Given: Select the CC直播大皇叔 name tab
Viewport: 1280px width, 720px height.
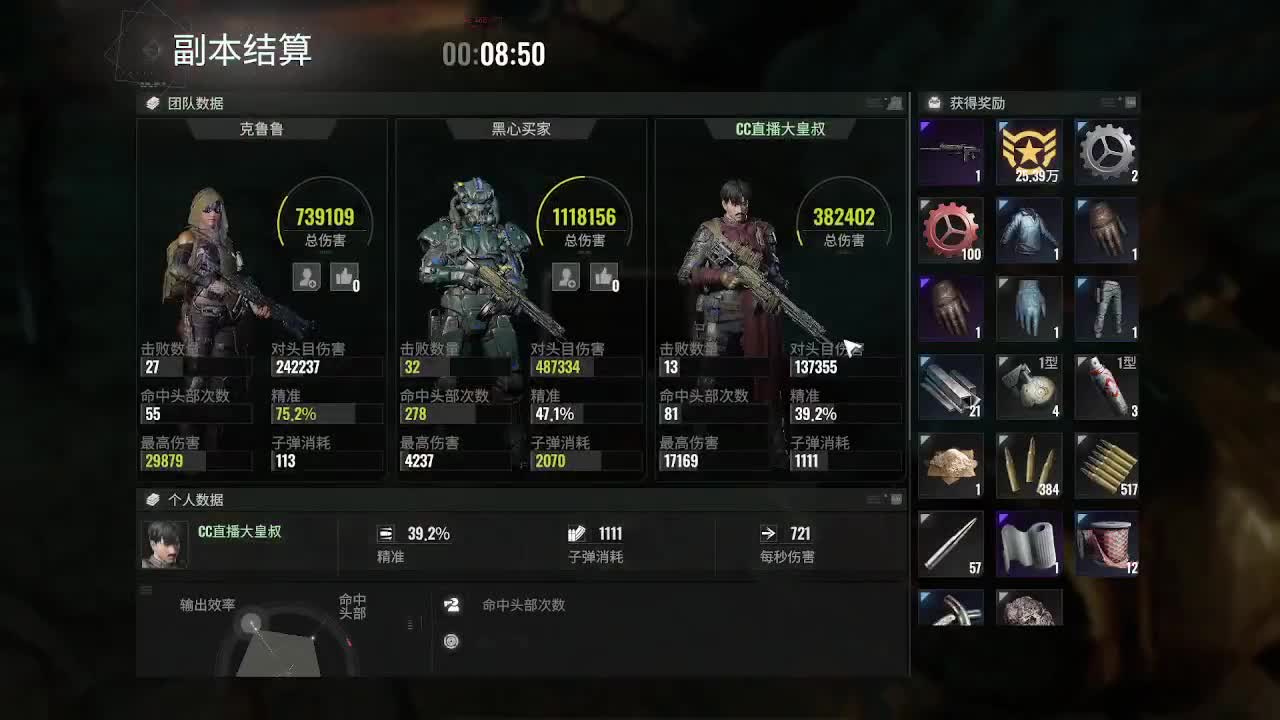Looking at the screenshot, I should tap(779, 128).
